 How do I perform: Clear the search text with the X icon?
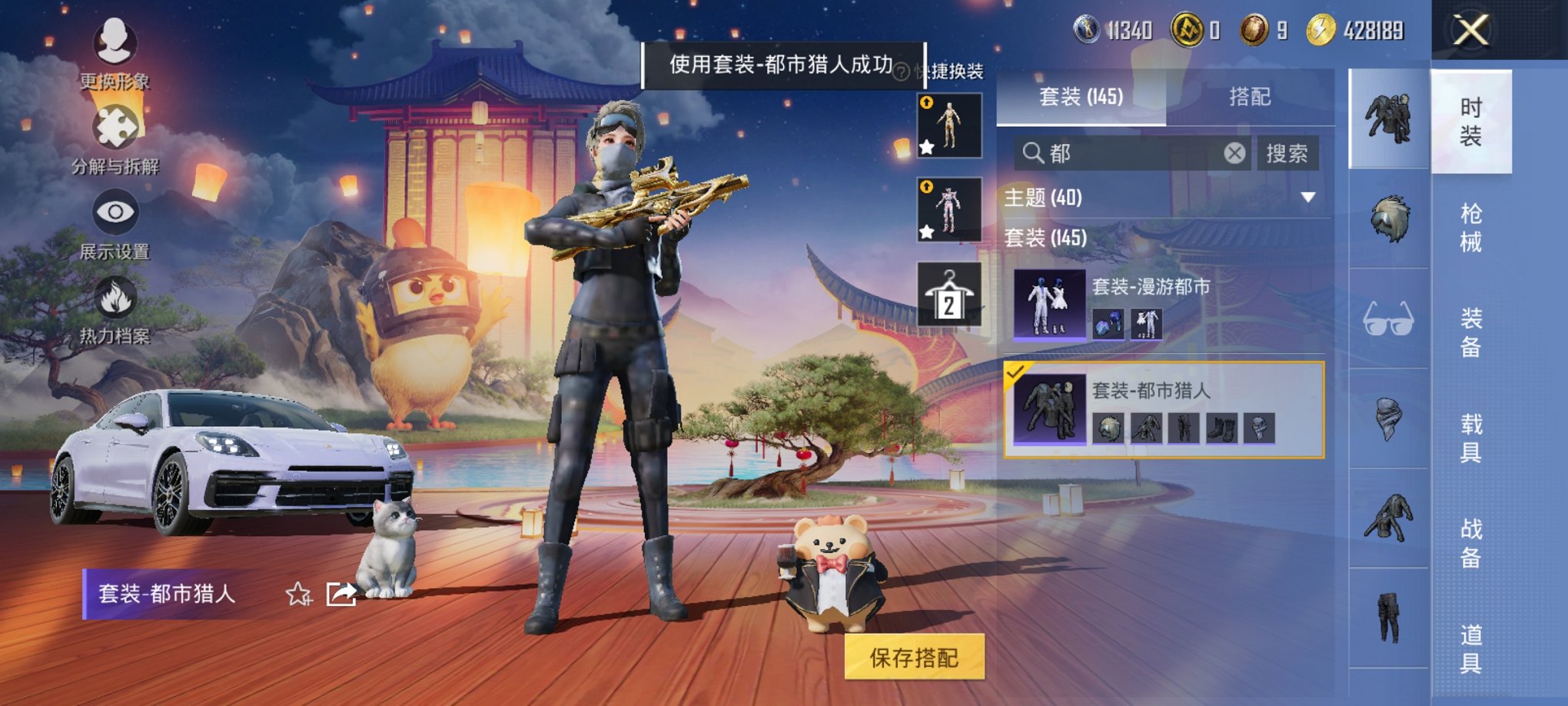pyautogui.click(x=1234, y=153)
